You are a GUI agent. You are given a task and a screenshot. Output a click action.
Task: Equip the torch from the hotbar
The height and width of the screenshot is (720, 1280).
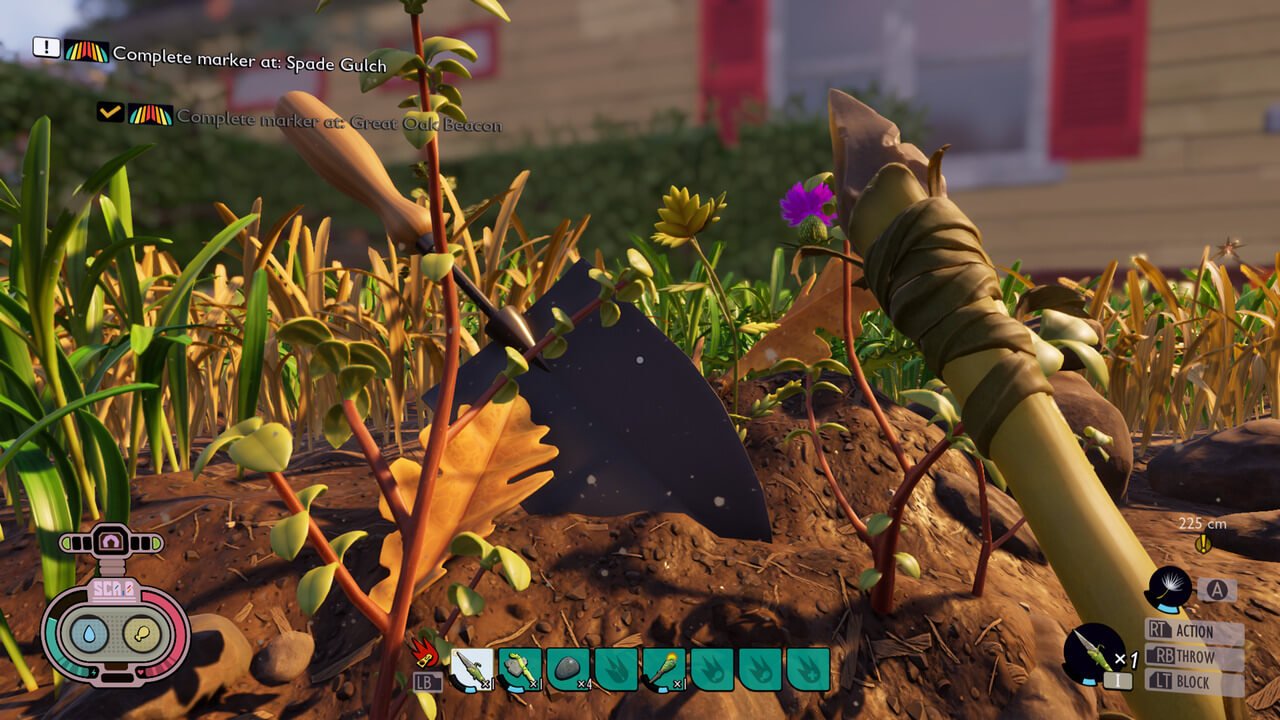tap(664, 669)
